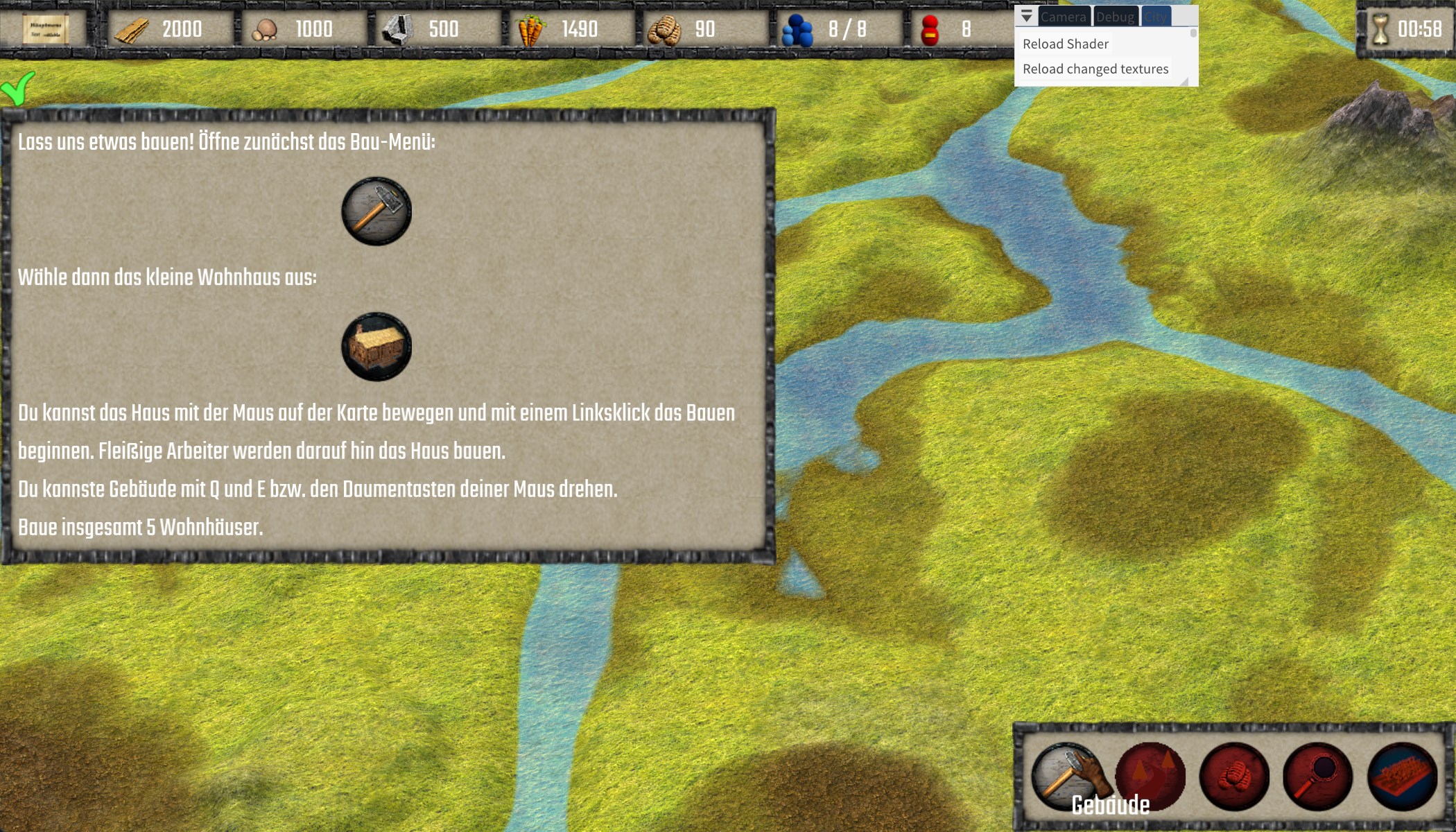Click the Reload Shader button

[x=1065, y=44]
